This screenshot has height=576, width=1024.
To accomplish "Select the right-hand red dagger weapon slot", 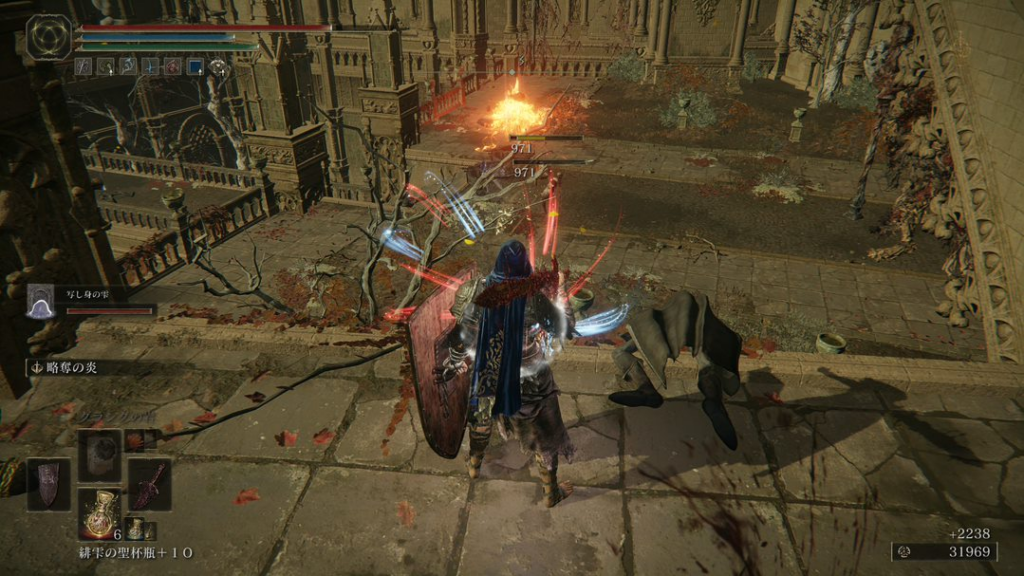I will point(149,483).
